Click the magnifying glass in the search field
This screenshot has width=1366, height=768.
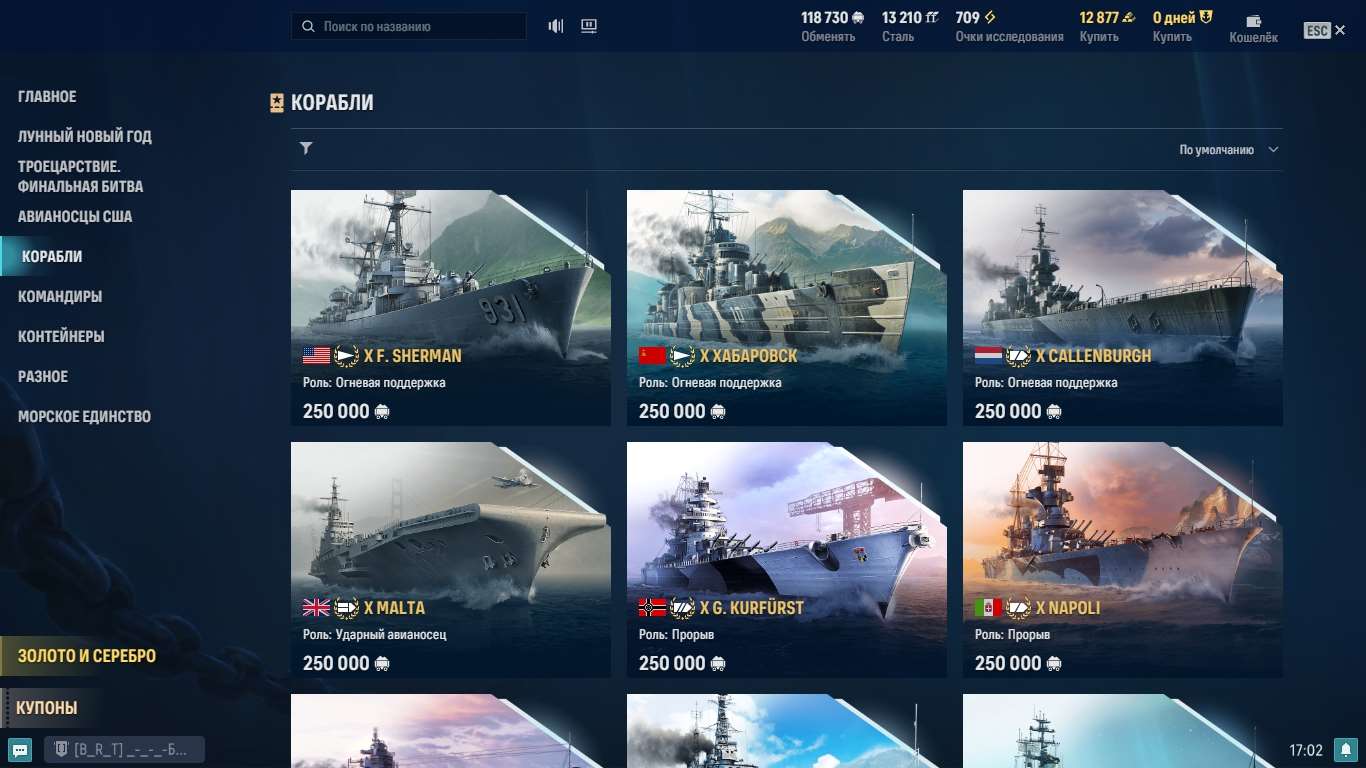tap(308, 25)
